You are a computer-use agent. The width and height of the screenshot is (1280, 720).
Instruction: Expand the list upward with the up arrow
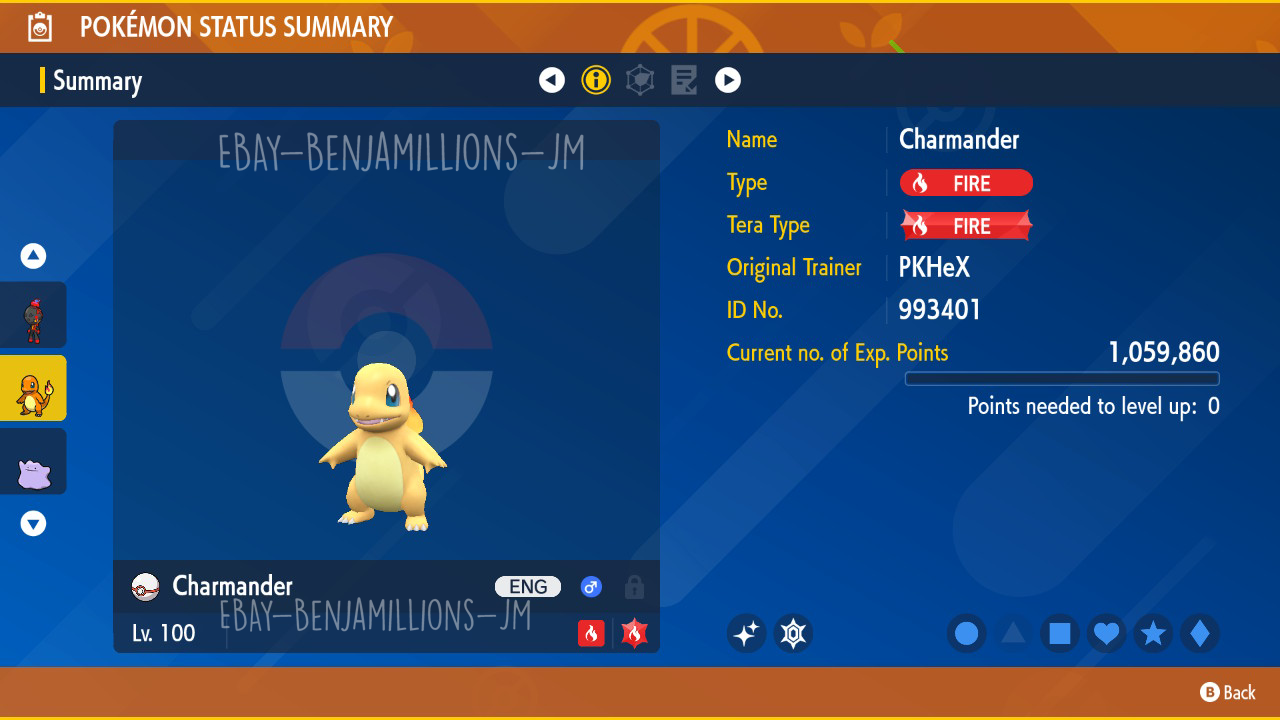tap(33, 255)
